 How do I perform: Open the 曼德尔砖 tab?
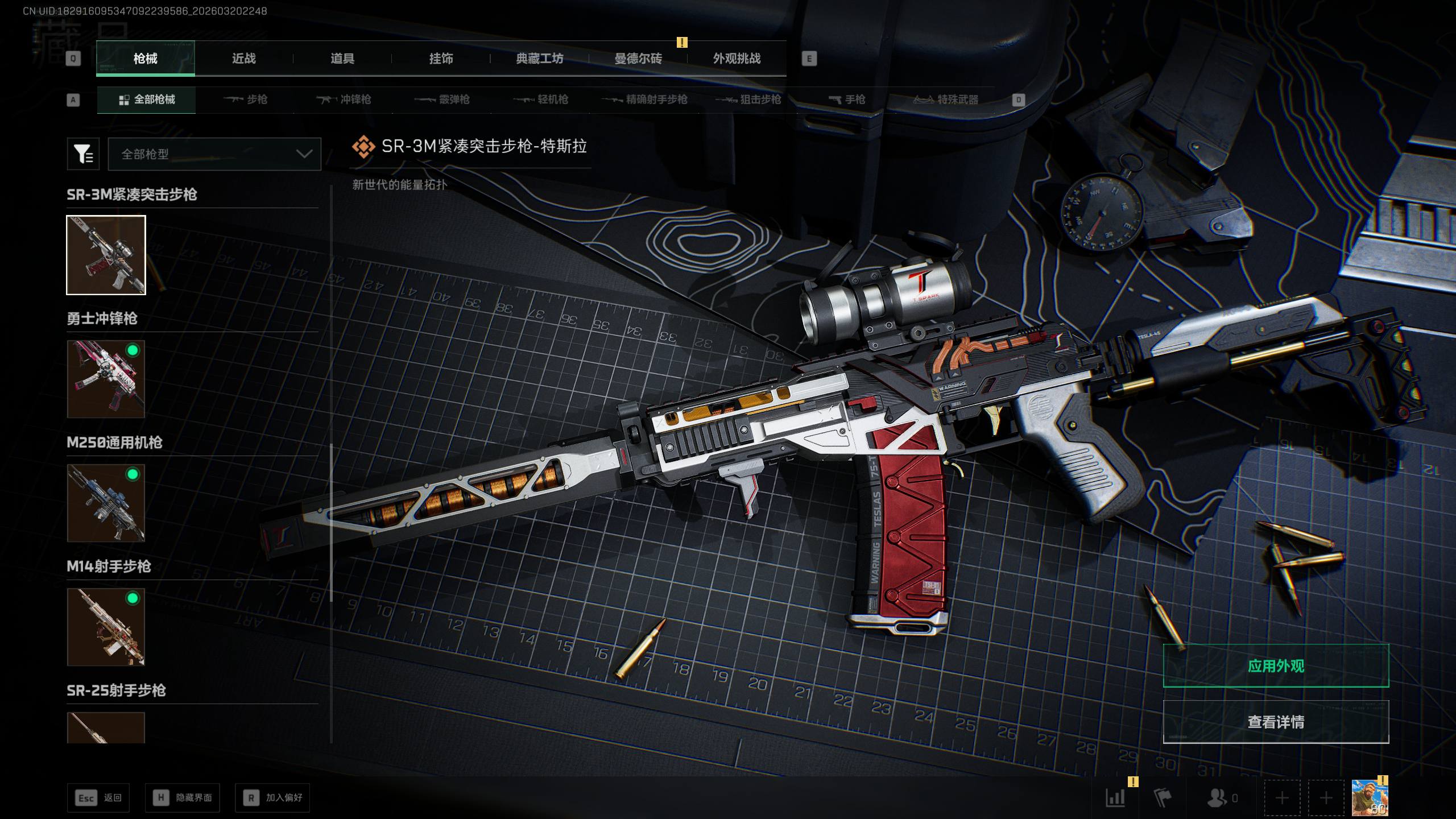coord(638,59)
